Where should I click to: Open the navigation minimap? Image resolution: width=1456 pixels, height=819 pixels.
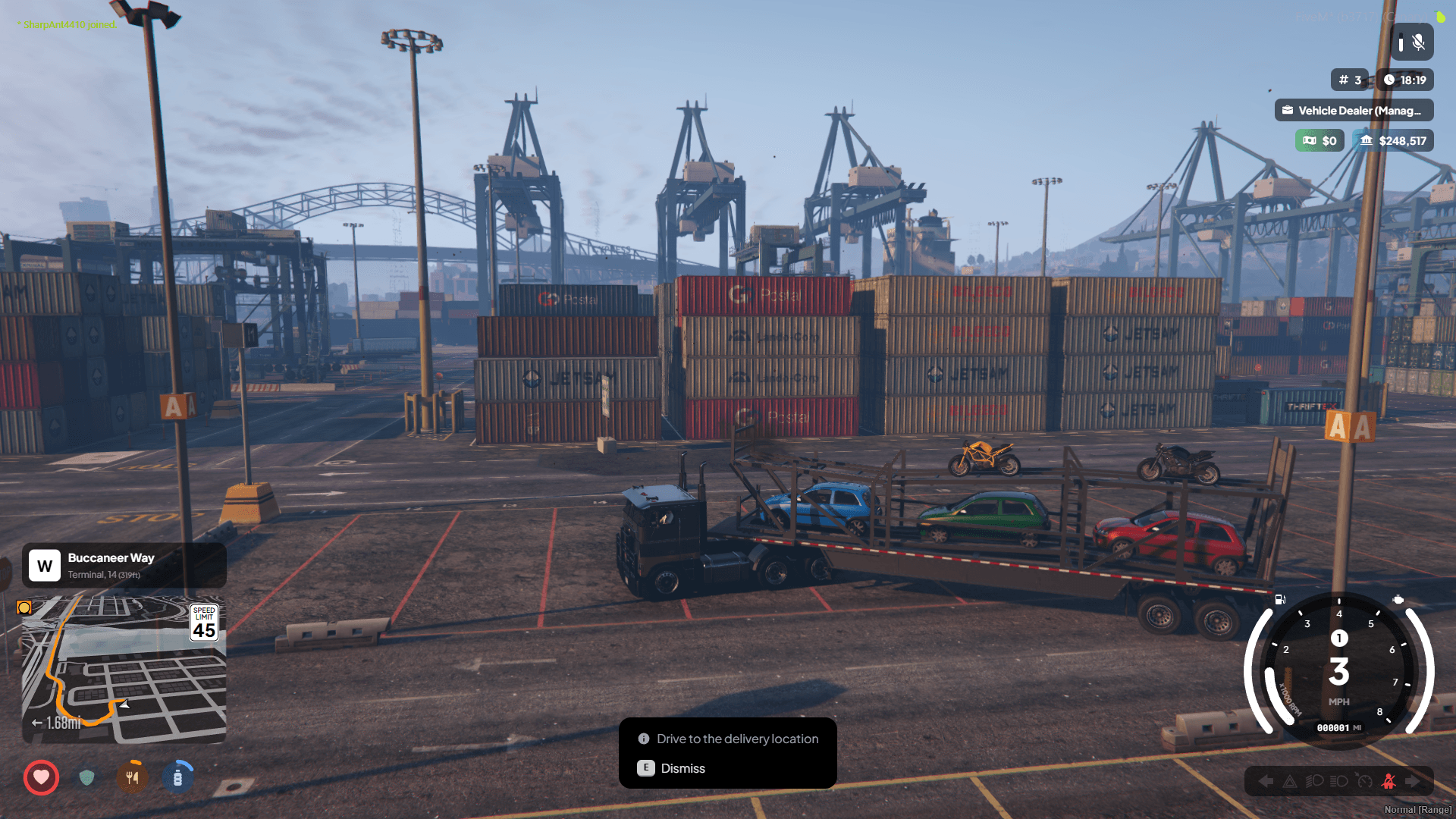(x=124, y=669)
